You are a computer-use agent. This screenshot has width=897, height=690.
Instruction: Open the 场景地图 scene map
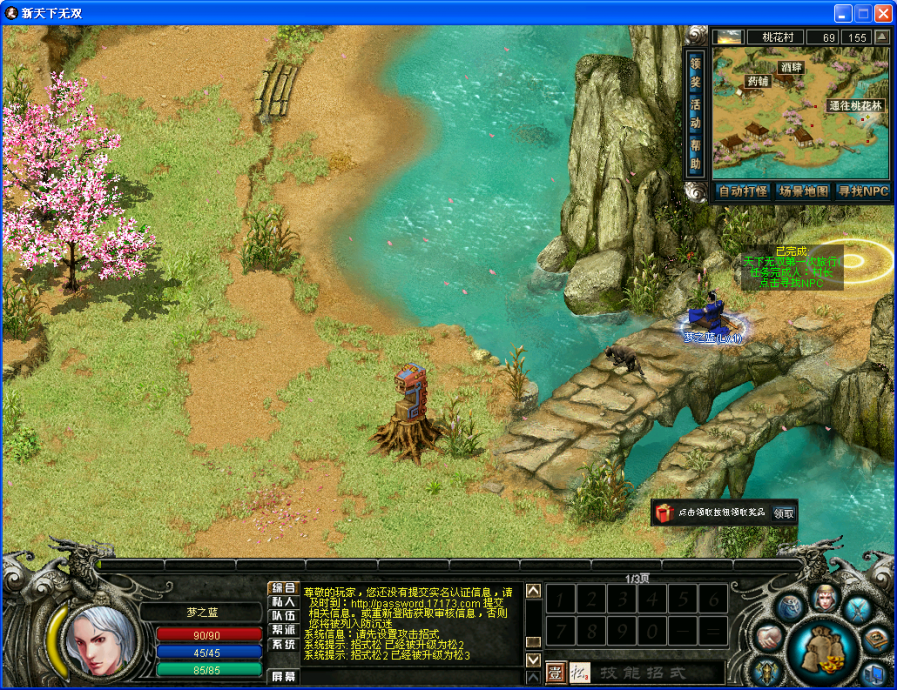tap(803, 191)
